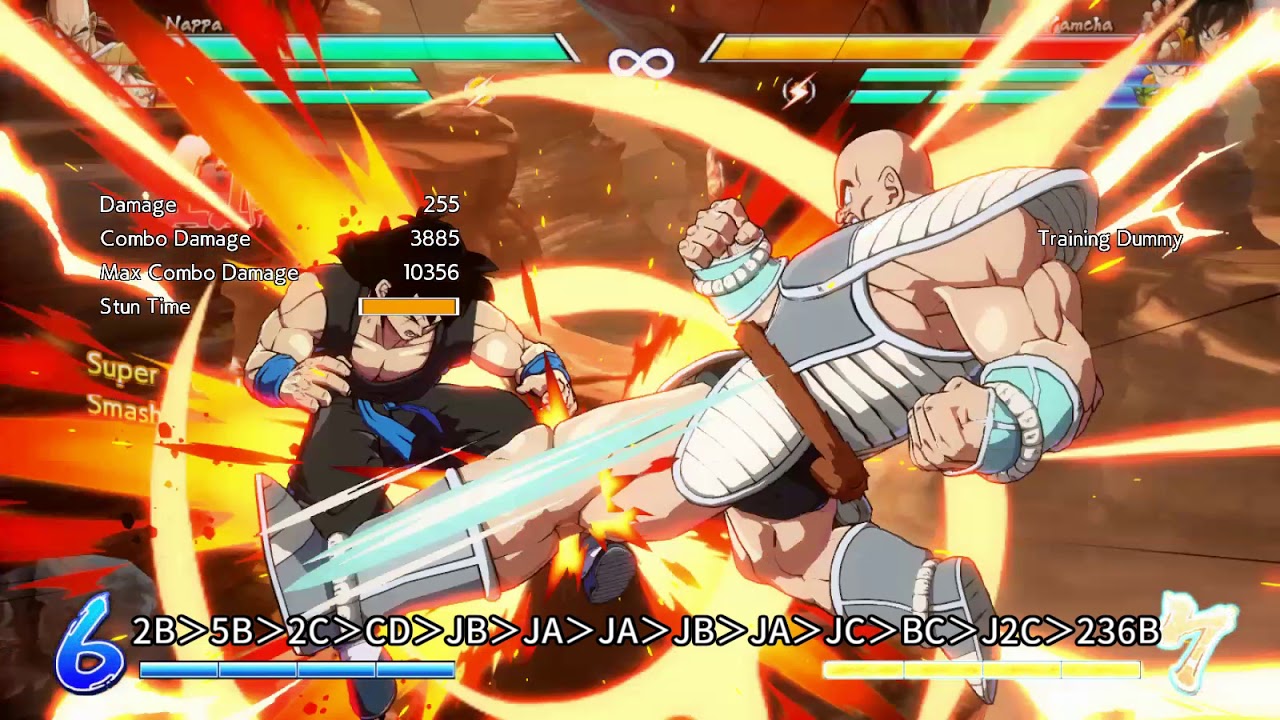Select the 236B input at combo string end
This screenshot has width=1280, height=720.
click(x=1120, y=632)
